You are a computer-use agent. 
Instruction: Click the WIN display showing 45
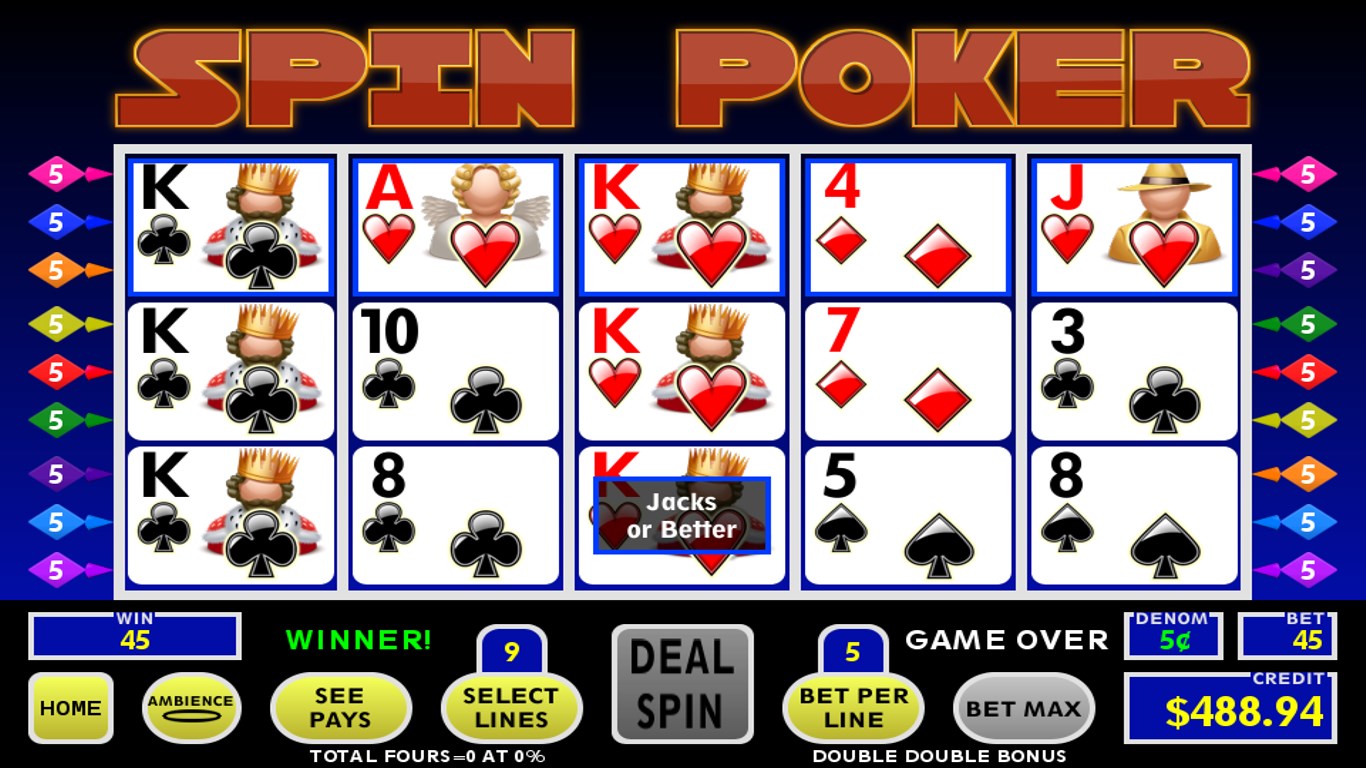point(133,637)
